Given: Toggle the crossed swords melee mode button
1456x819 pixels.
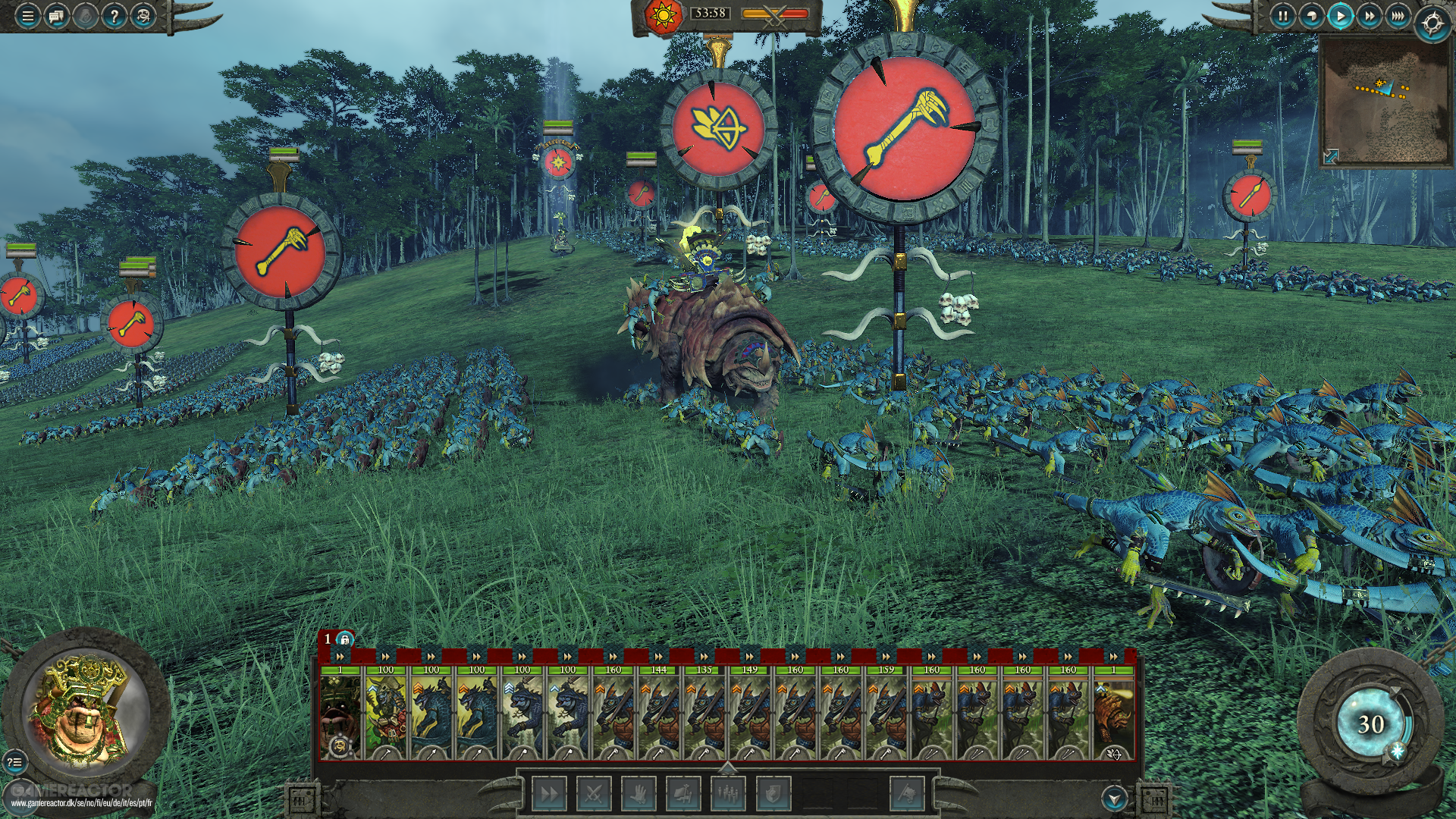Looking at the screenshot, I should 594,794.
